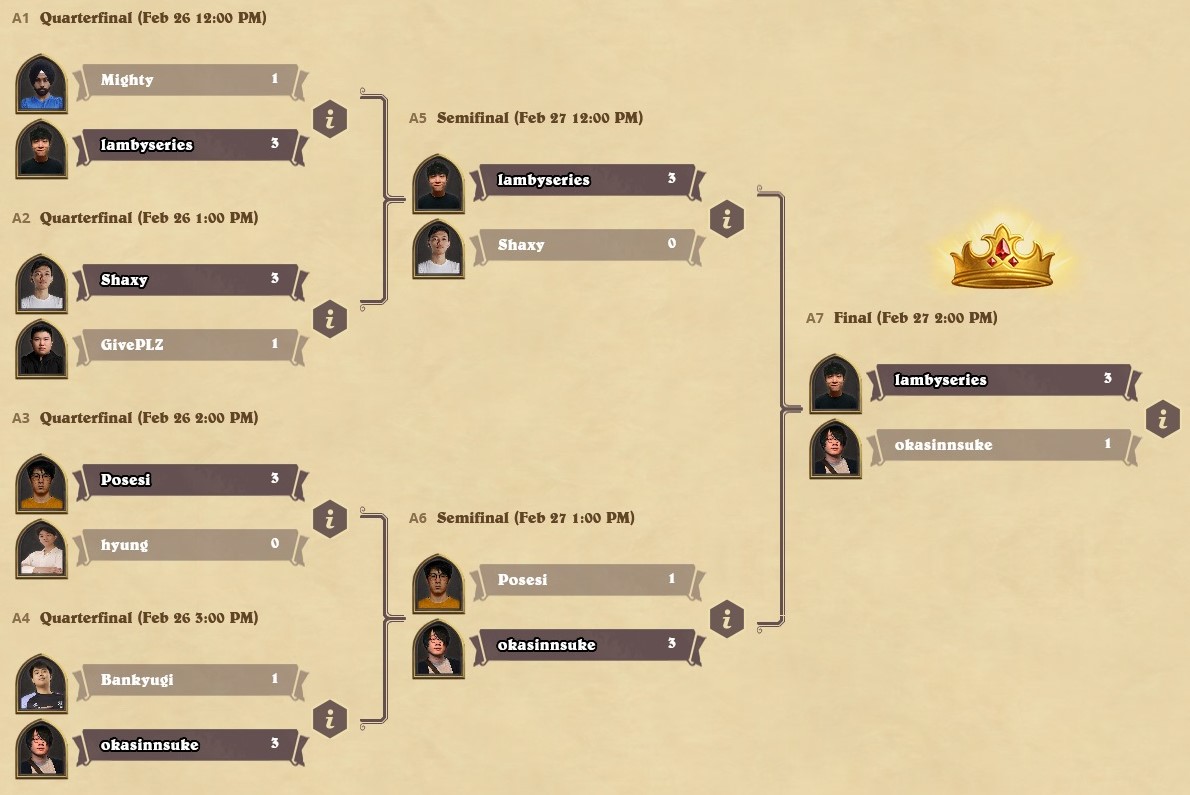Select lambyseries in the A1 Quarterfinal
Viewport: 1190px width, 795px height.
pos(188,145)
